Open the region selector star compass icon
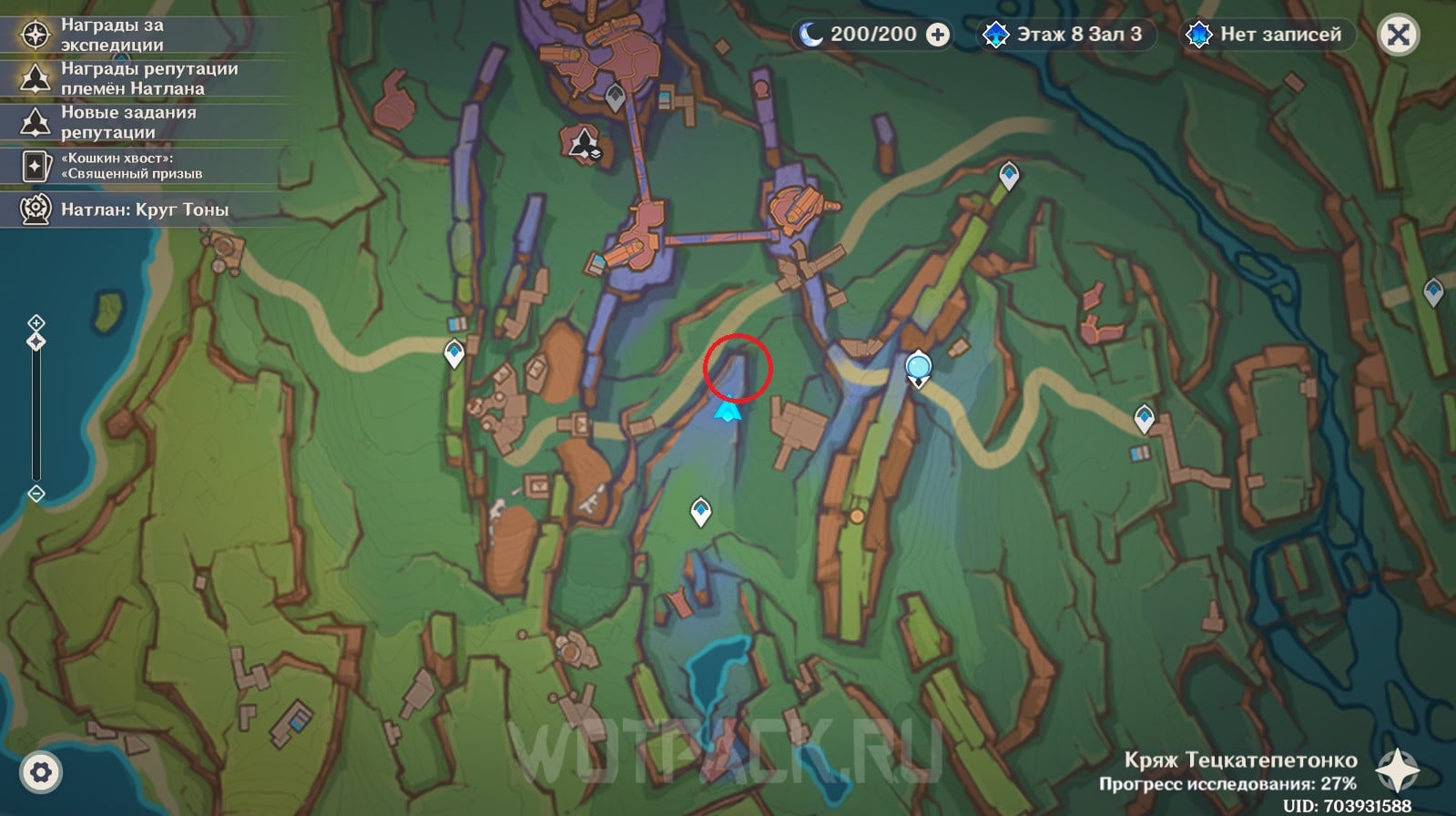This screenshot has width=1456, height=816. pos(1398,770)
